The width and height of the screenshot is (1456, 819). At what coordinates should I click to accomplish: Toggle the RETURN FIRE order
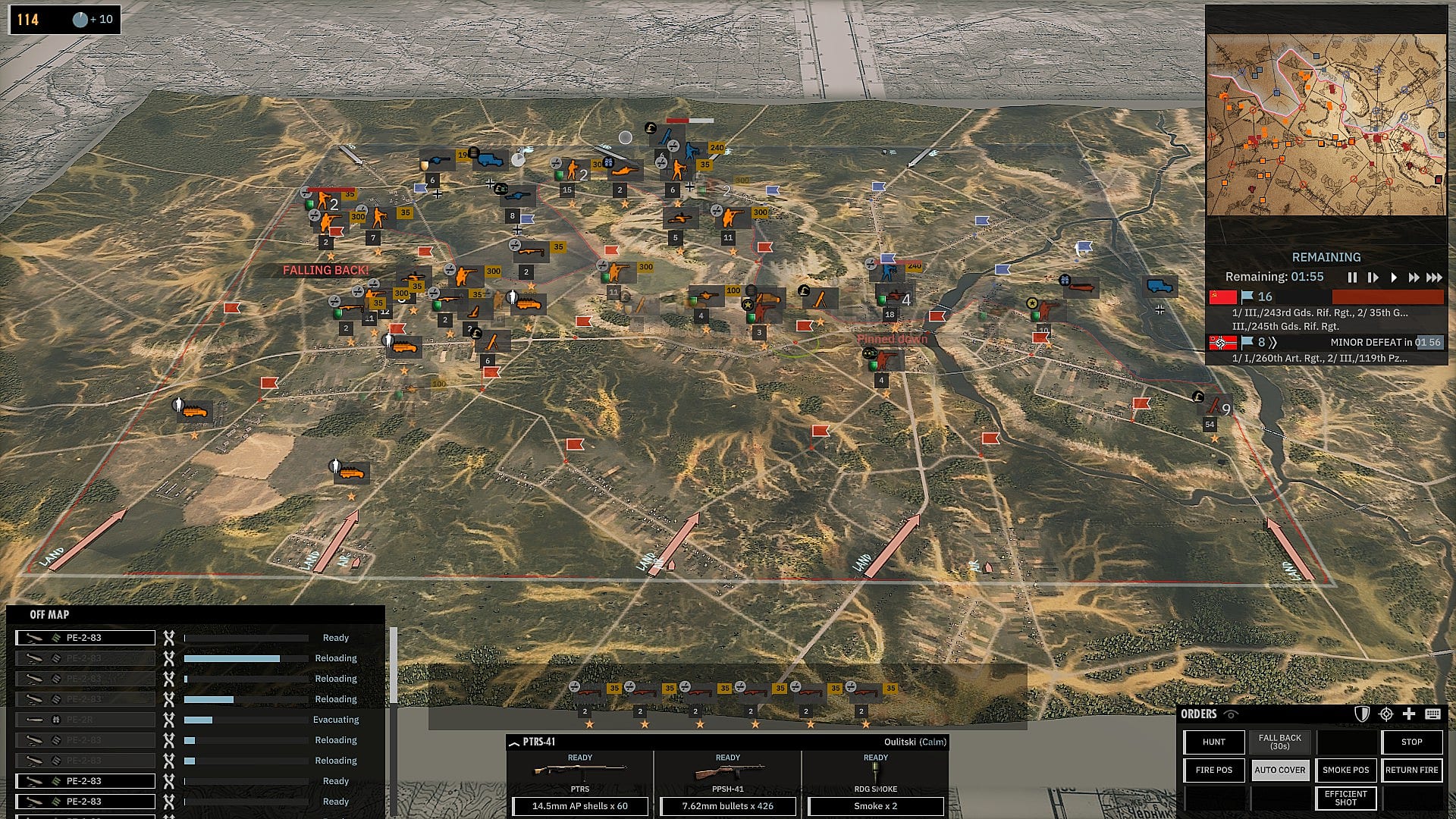pyautogui.click(x=1411, y=770)
